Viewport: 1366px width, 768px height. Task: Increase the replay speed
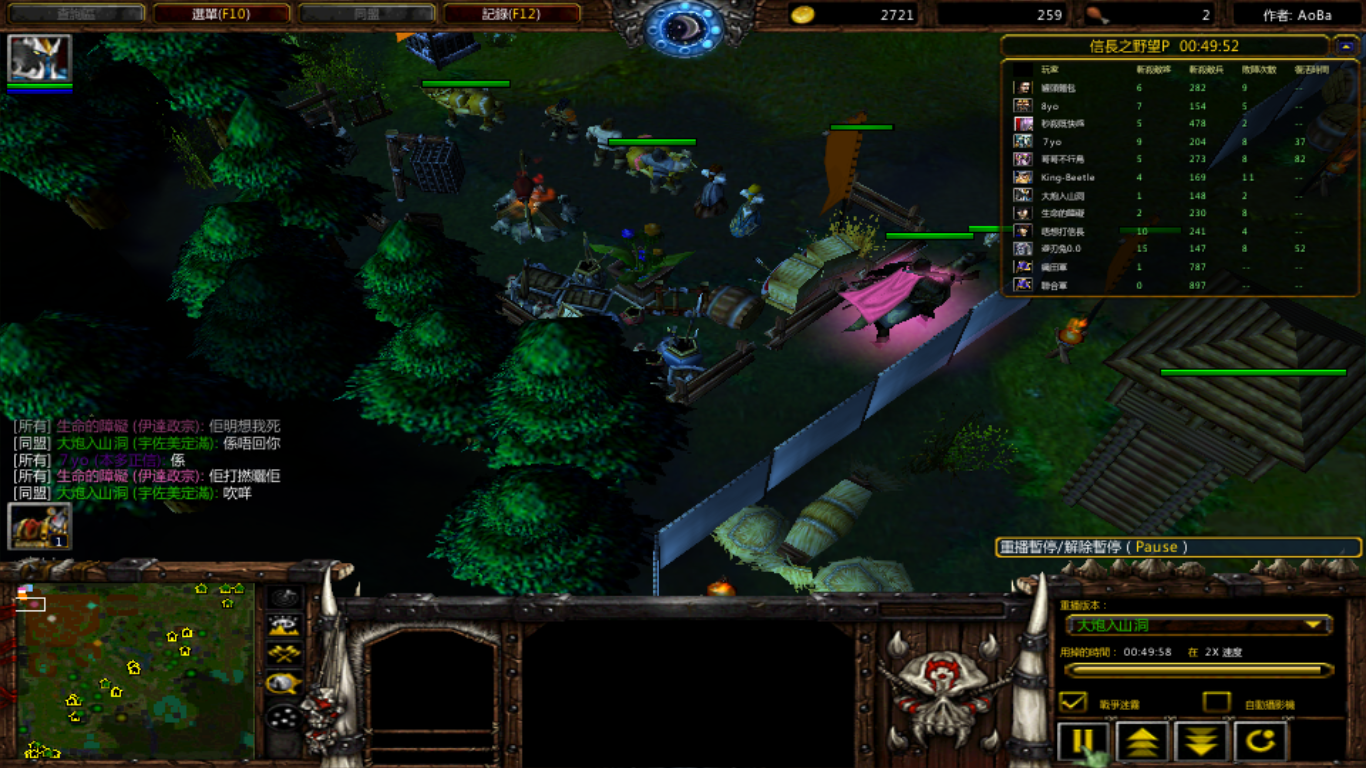point(1142,743)
